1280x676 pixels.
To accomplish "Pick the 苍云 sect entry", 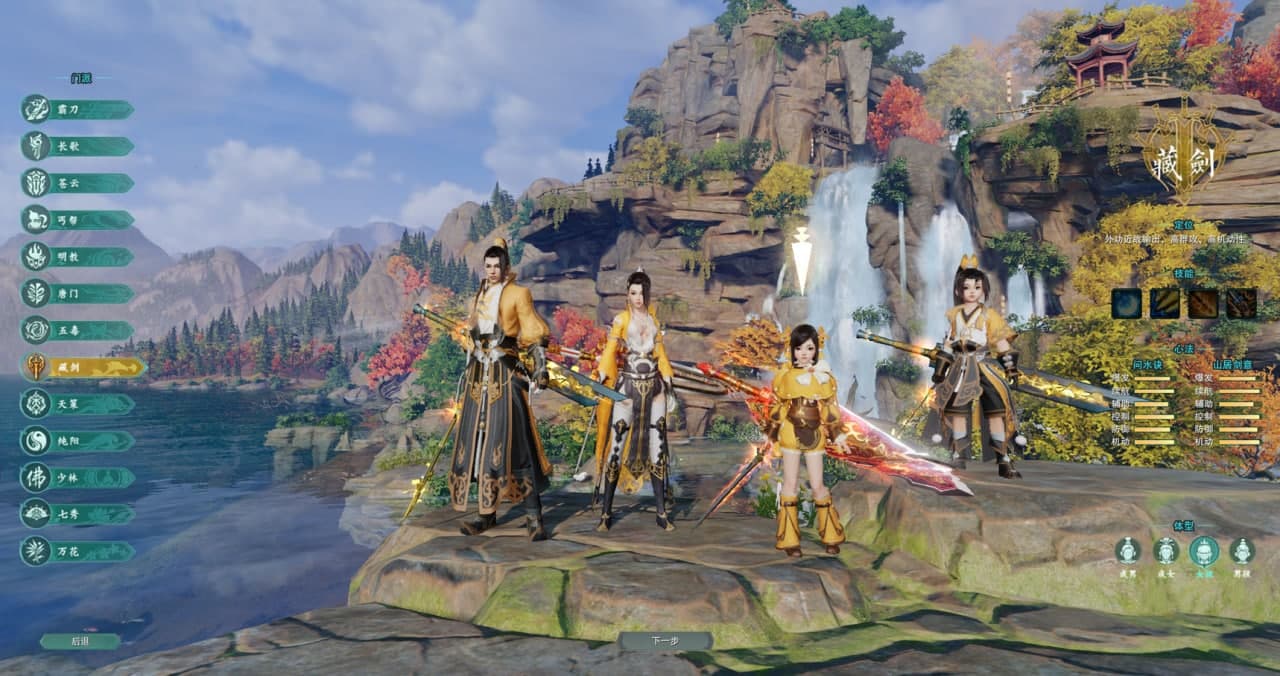I will tap(78, 183).
